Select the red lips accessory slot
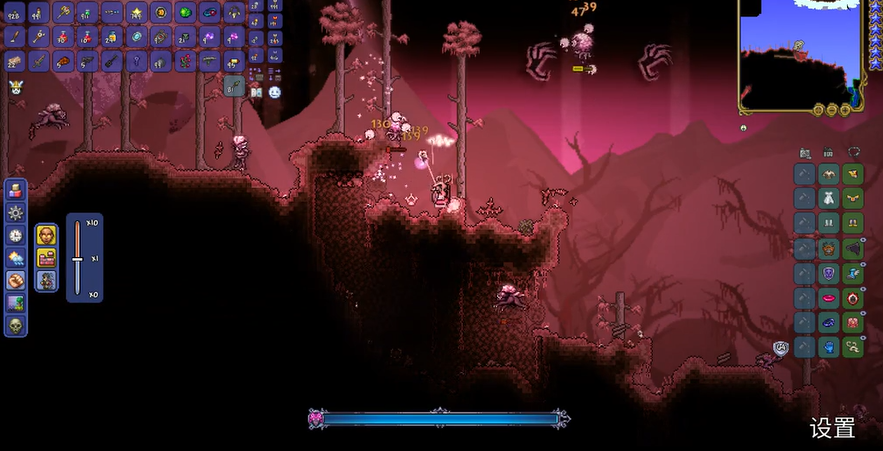883x451 pixels. coord(829,298)
